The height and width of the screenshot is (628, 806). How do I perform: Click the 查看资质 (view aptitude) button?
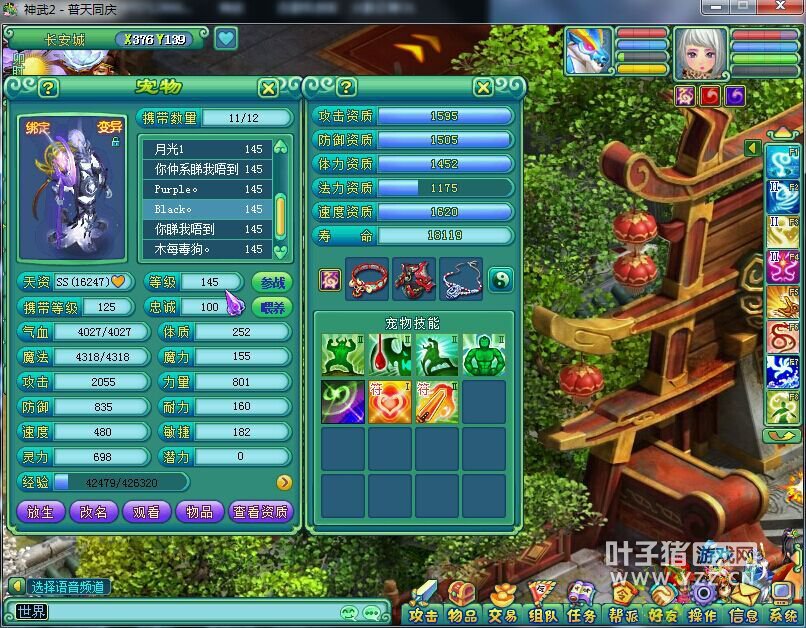pos(260,511)
